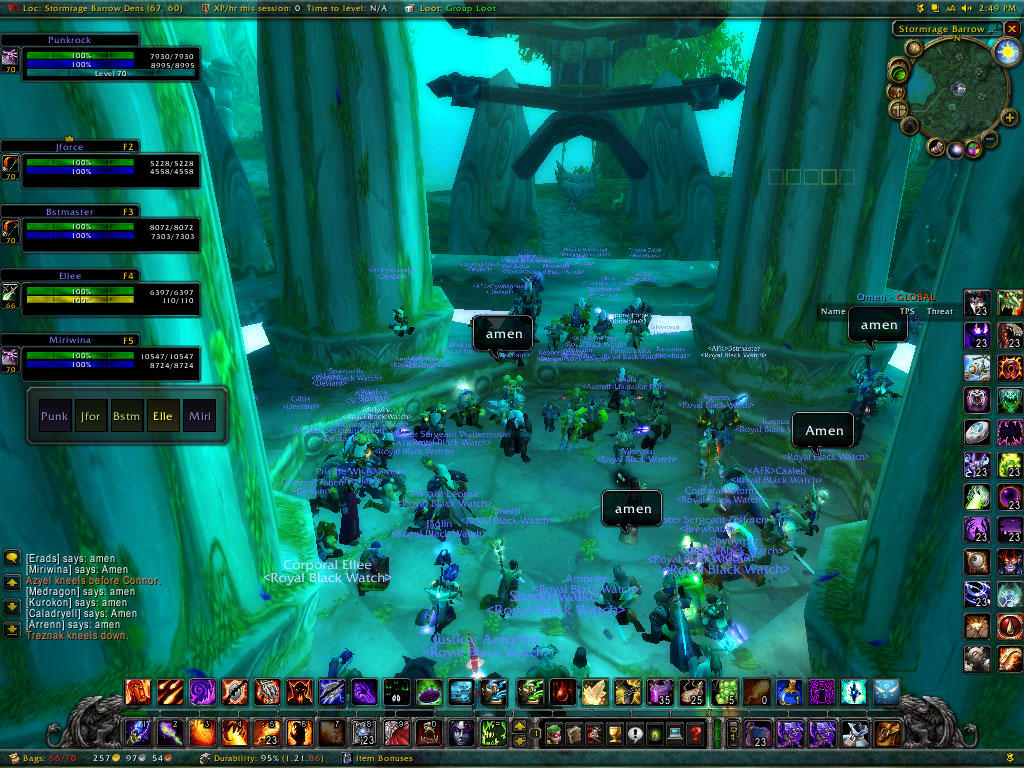This screenshot has width=1024, height=768.
Task: Jump the chat log to the bottom
Action: (12, 629)
